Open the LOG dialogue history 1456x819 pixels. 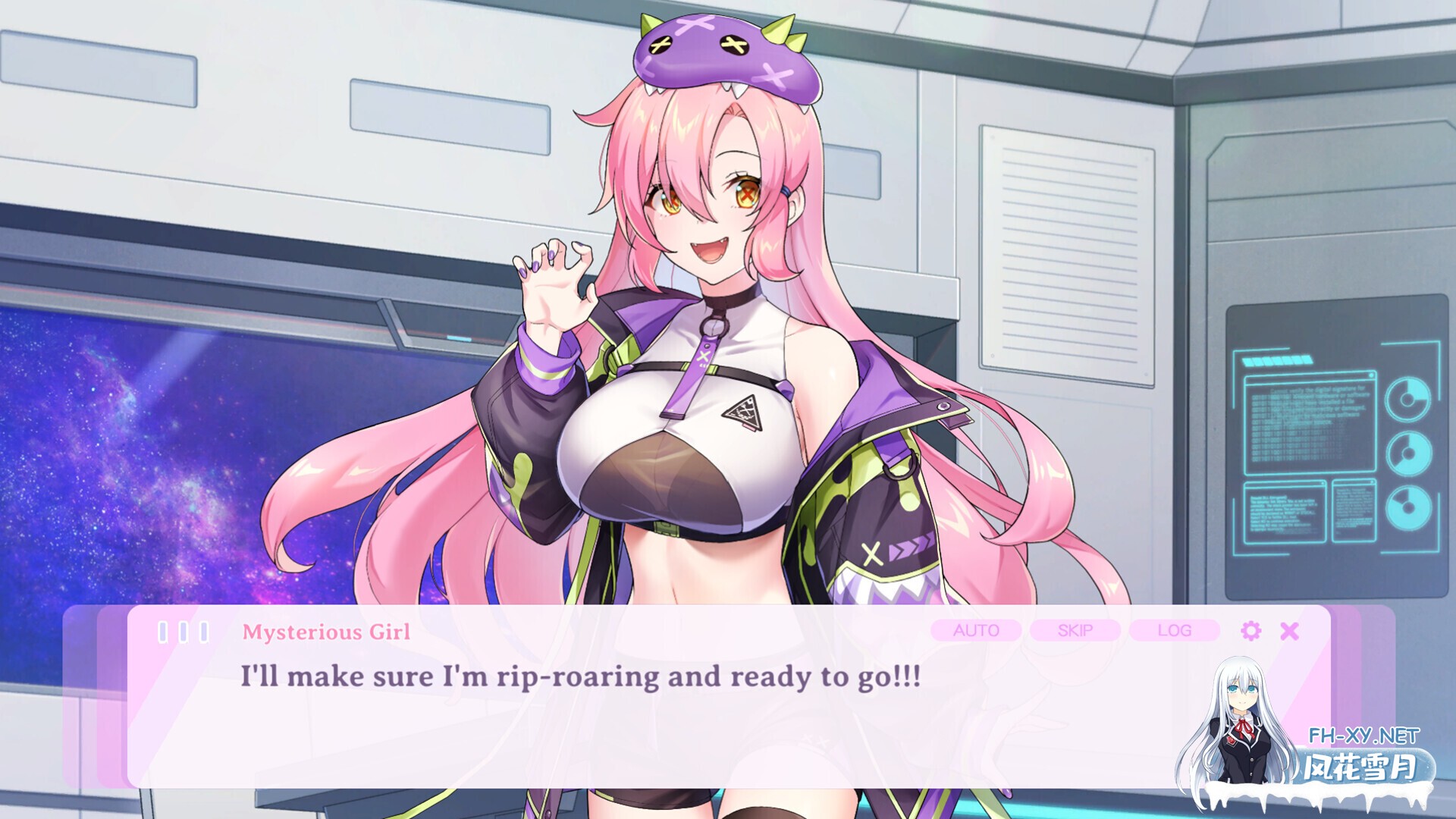click(x=1173, y=630)
